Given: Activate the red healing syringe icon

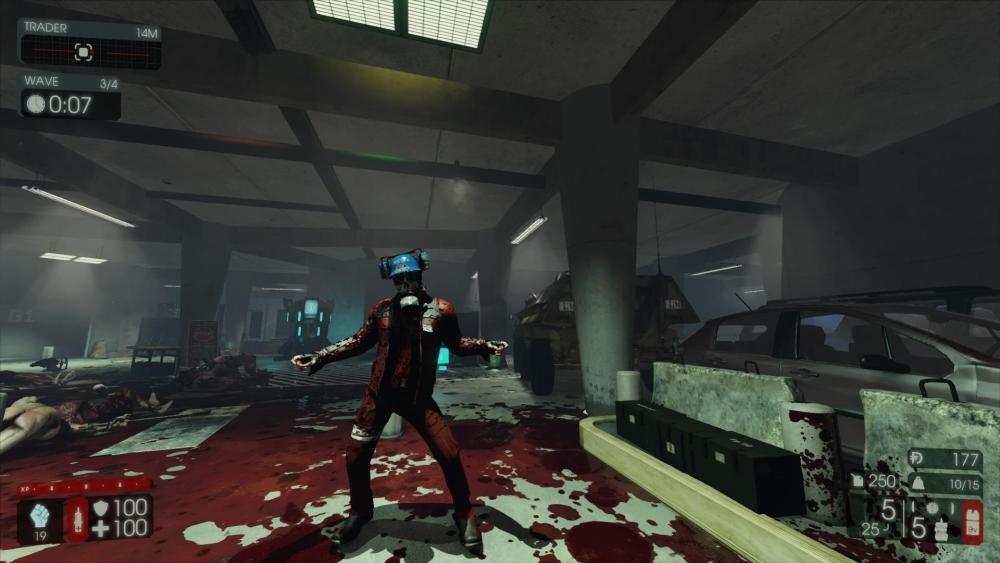Looking at the screenshot, I should [76, 520].
